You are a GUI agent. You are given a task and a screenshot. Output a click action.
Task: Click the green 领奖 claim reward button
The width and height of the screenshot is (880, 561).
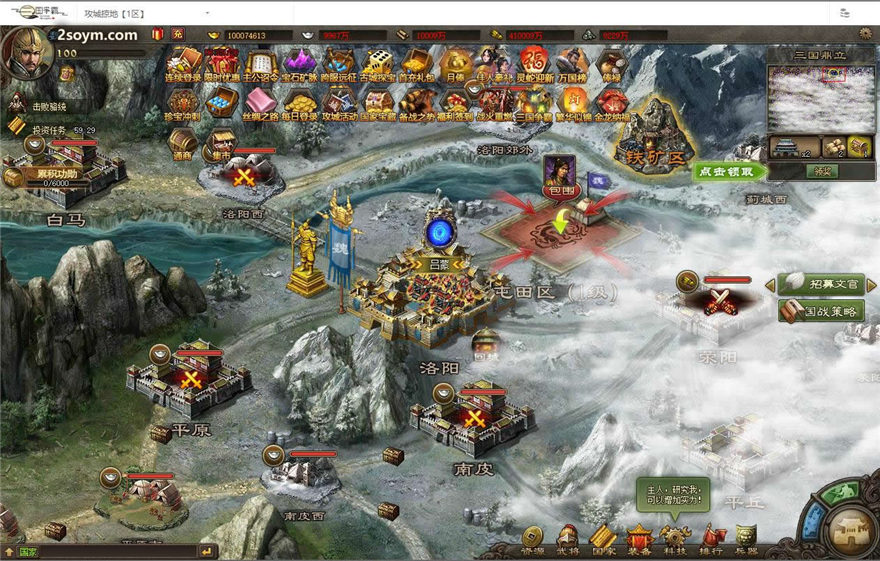tap(819, 171)
